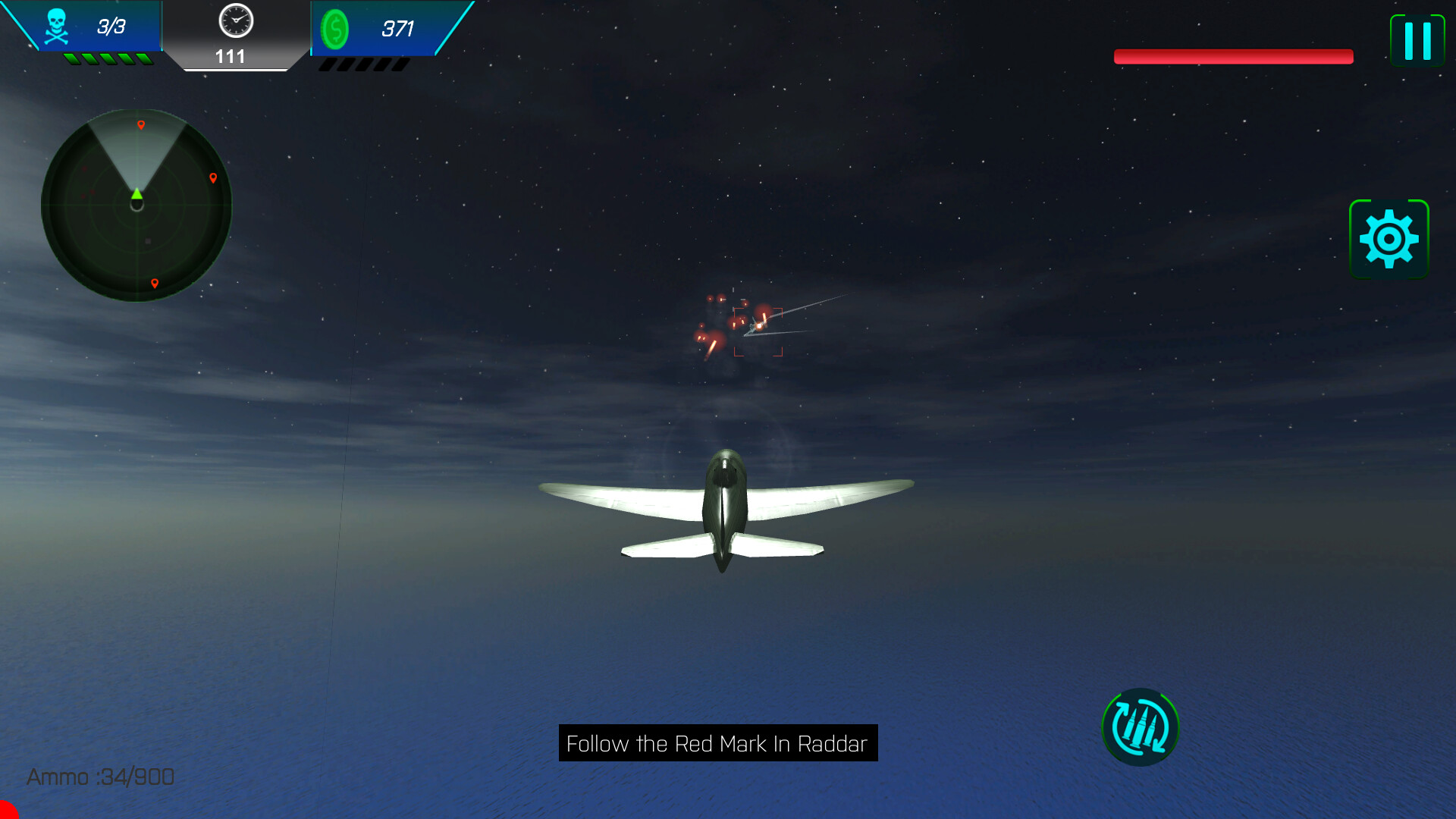This screenshot has width=1456, height=819.
Task: Open the targeting reticle on the enemy plane
Action: (758, 331)
